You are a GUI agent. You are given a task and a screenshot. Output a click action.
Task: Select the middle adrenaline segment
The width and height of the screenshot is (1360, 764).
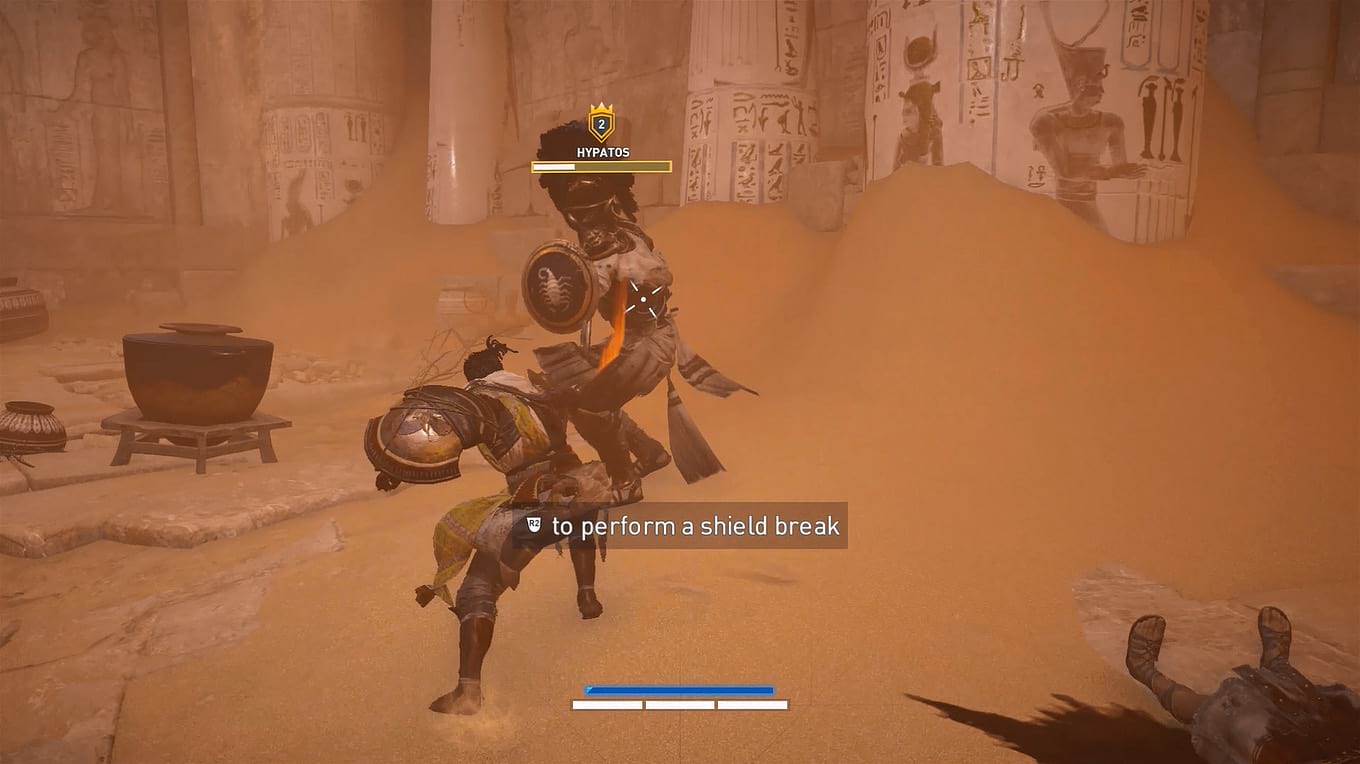(680, 704)
